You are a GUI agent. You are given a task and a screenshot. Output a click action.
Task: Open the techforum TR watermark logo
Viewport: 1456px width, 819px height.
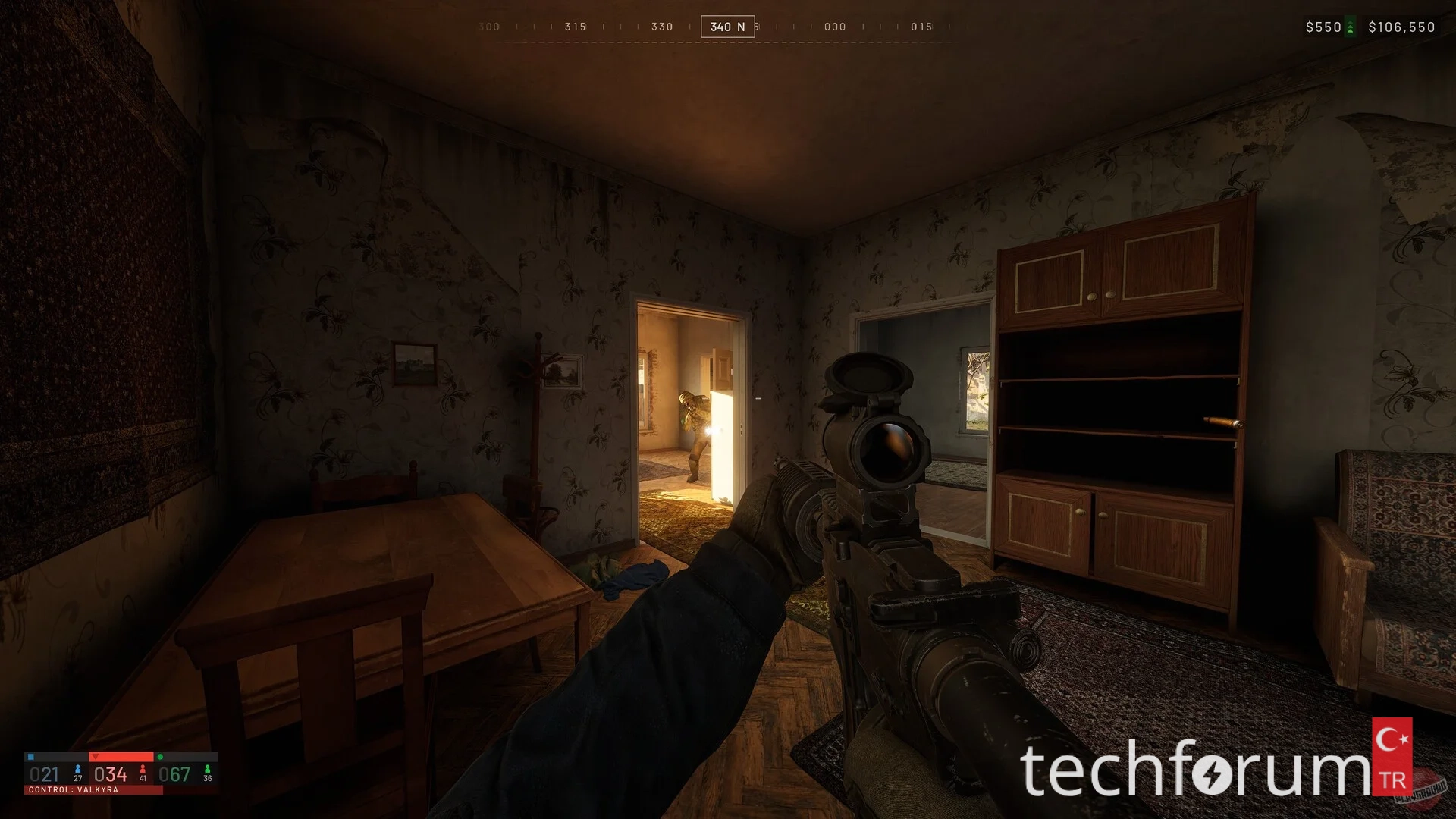pos(1216,767)
